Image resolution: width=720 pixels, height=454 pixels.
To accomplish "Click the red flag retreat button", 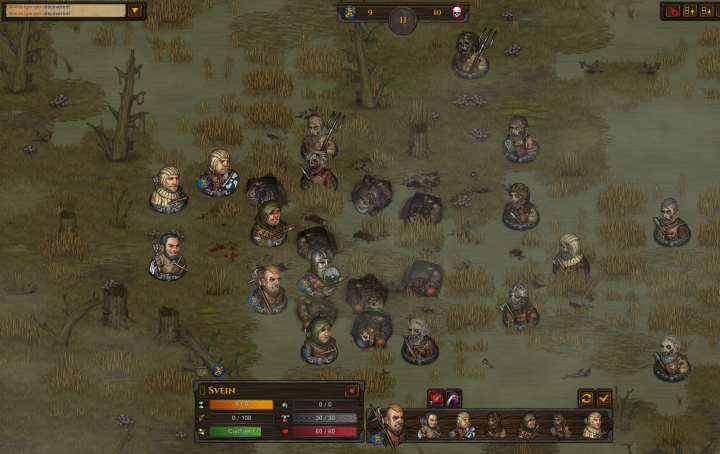I will [x=672, y=11].
